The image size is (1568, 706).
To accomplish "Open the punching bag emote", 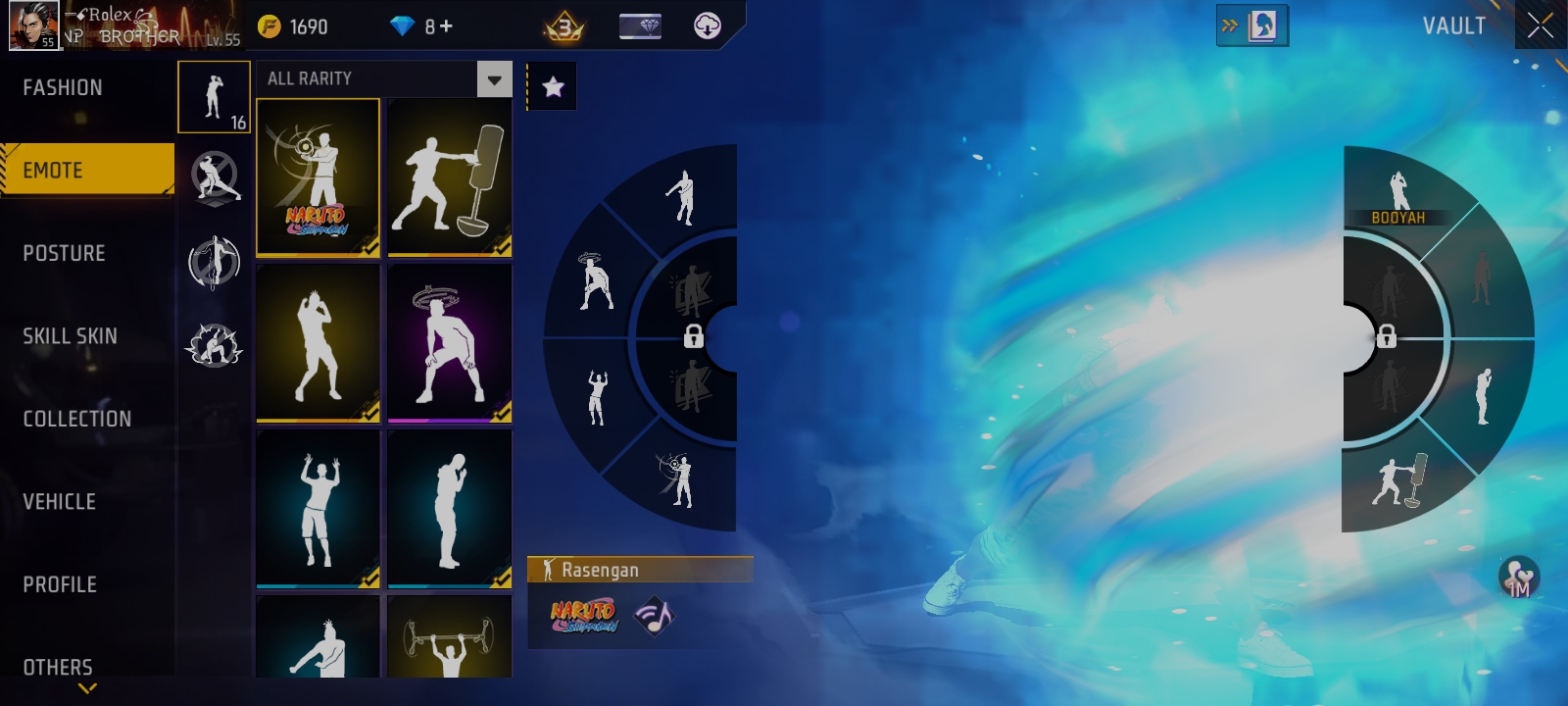I will click(x=449, y=176).
